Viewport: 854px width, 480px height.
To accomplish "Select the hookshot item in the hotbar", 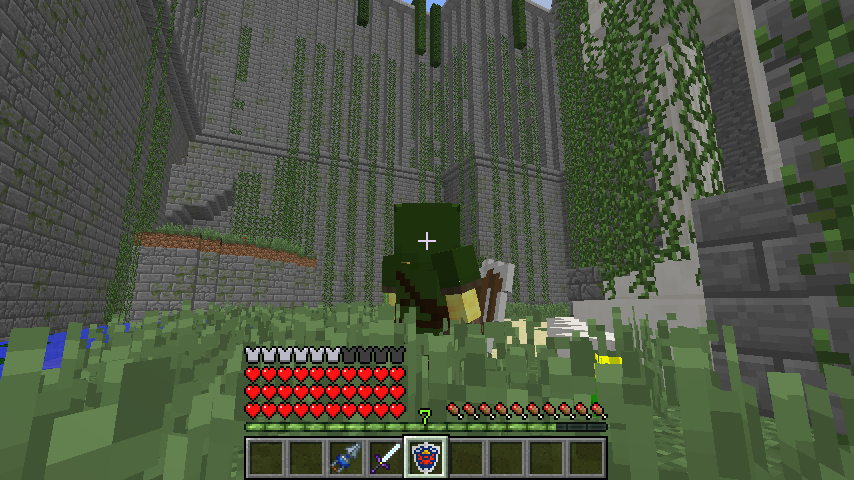I will (346, 458).
